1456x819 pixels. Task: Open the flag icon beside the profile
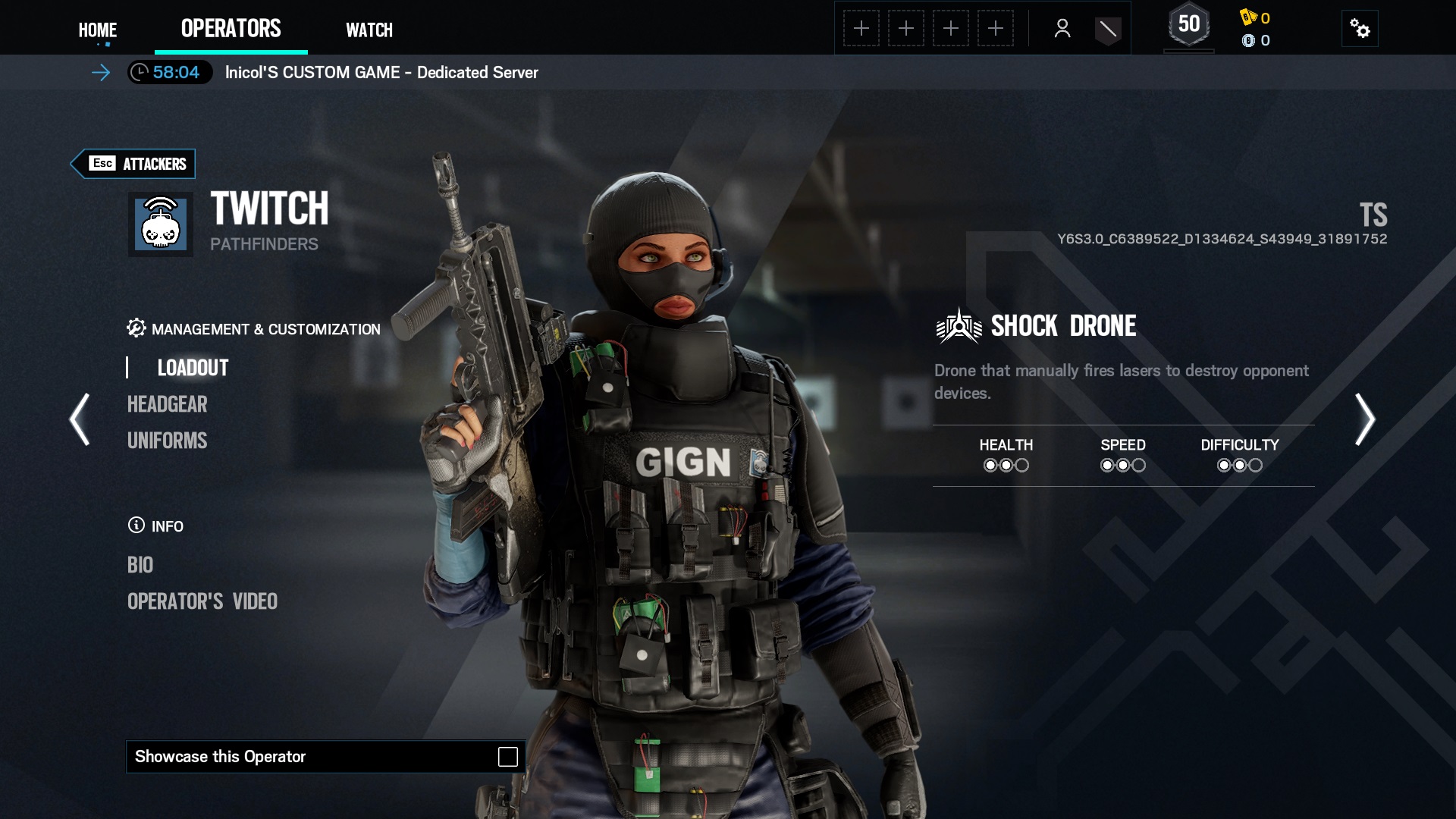pyautogui.click(x=1107, y=30)
